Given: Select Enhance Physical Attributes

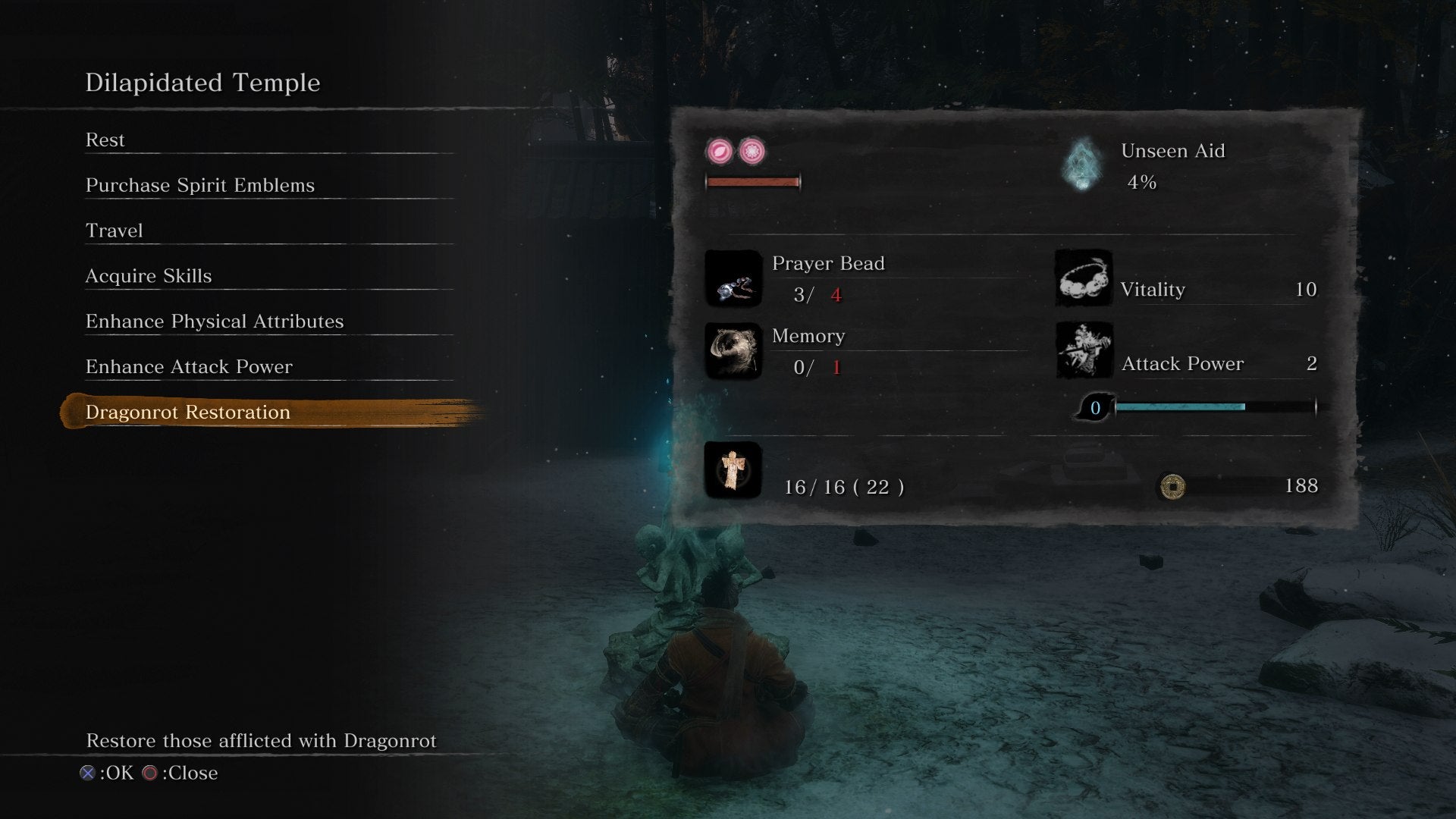Looking at the screenshot, I should [x=215, y=322].
